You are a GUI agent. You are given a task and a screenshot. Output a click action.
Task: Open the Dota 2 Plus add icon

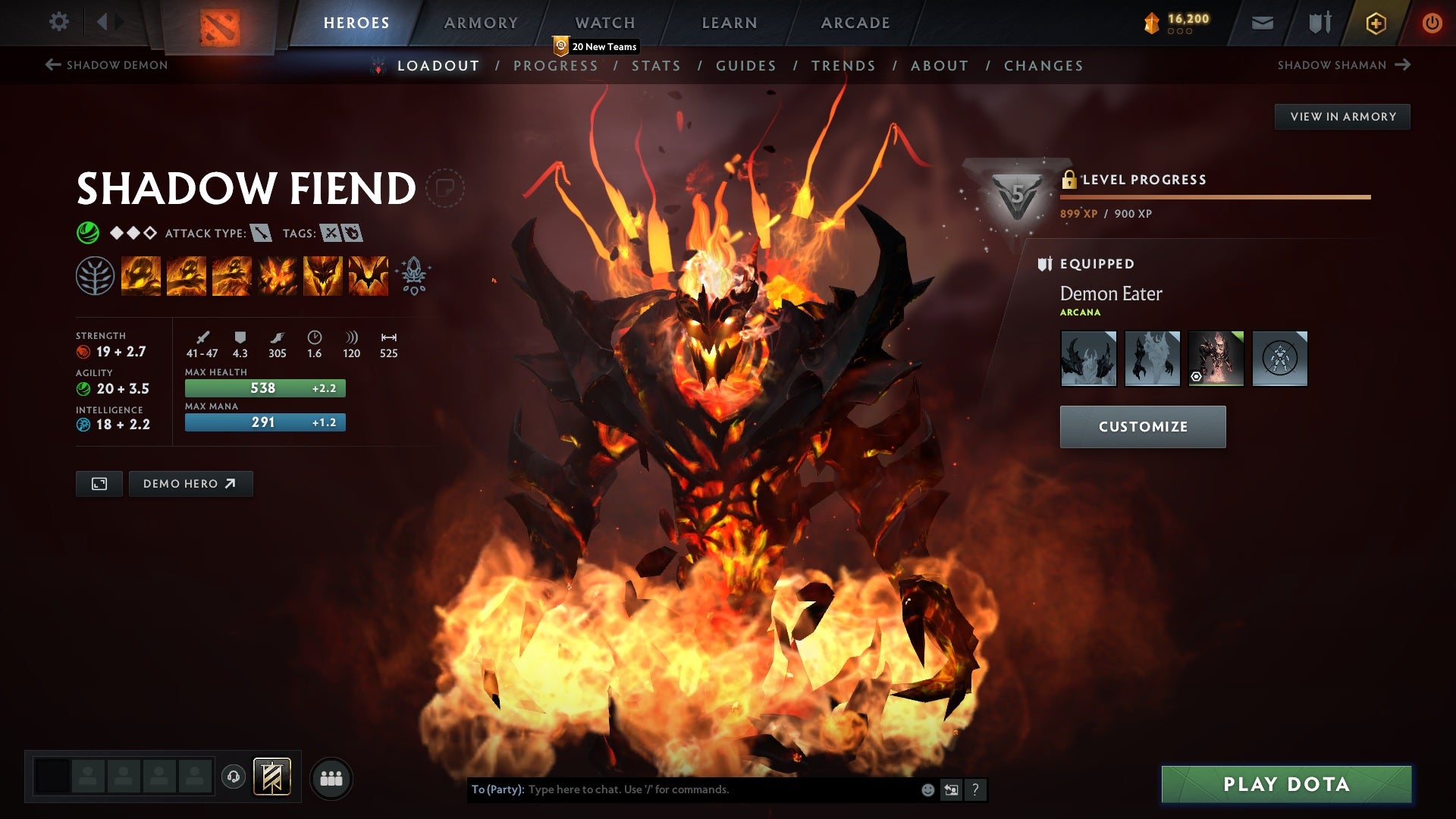pyautogui.click(x=1376, y=23)
